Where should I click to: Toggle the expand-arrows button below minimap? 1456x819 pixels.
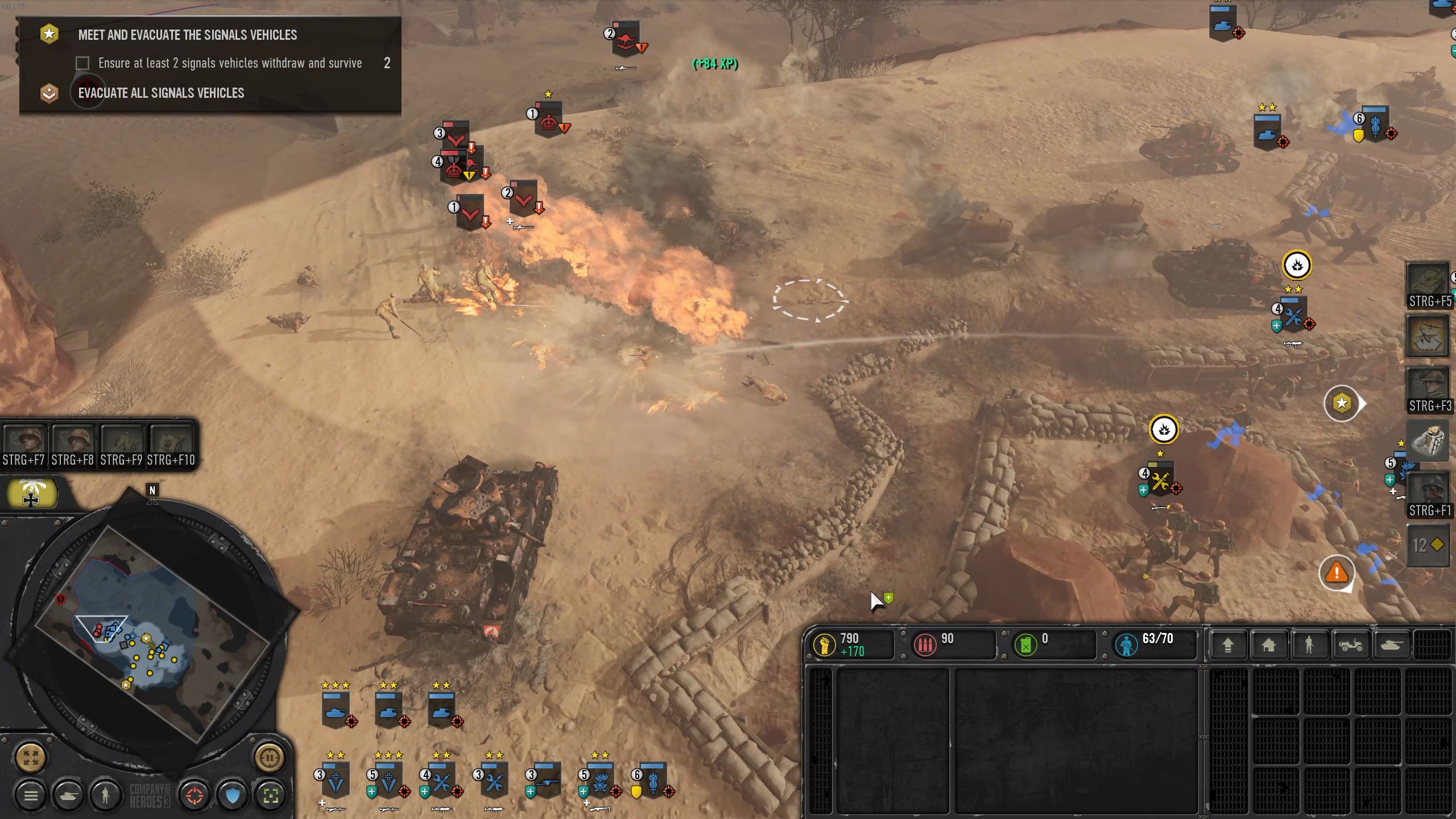click(31, 758)
